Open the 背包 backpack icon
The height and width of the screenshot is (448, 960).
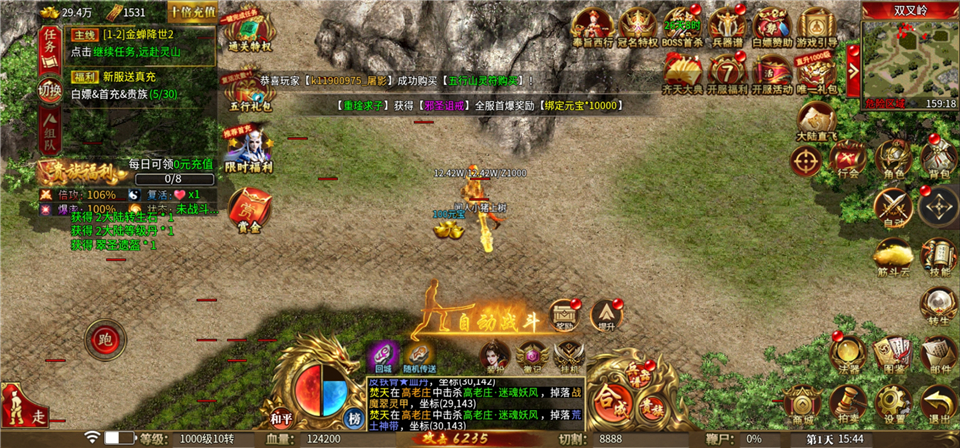(937, 160)
